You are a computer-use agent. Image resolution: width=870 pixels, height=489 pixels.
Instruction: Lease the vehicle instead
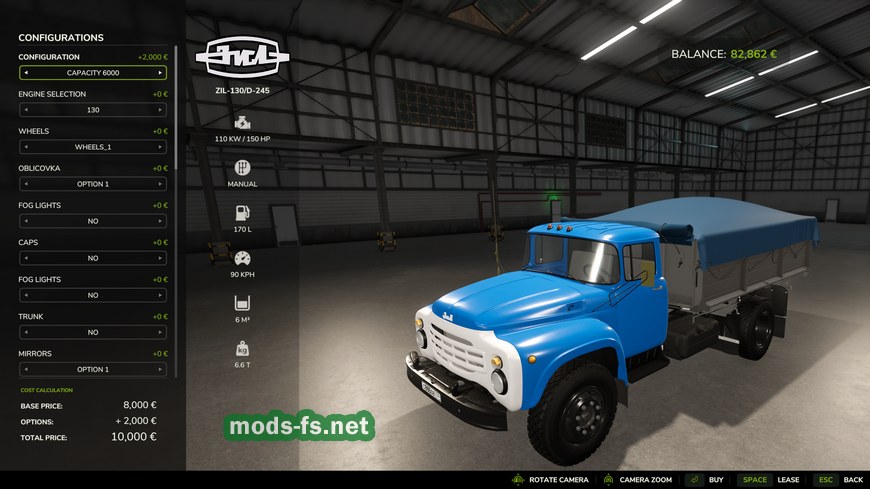point(771,480)
